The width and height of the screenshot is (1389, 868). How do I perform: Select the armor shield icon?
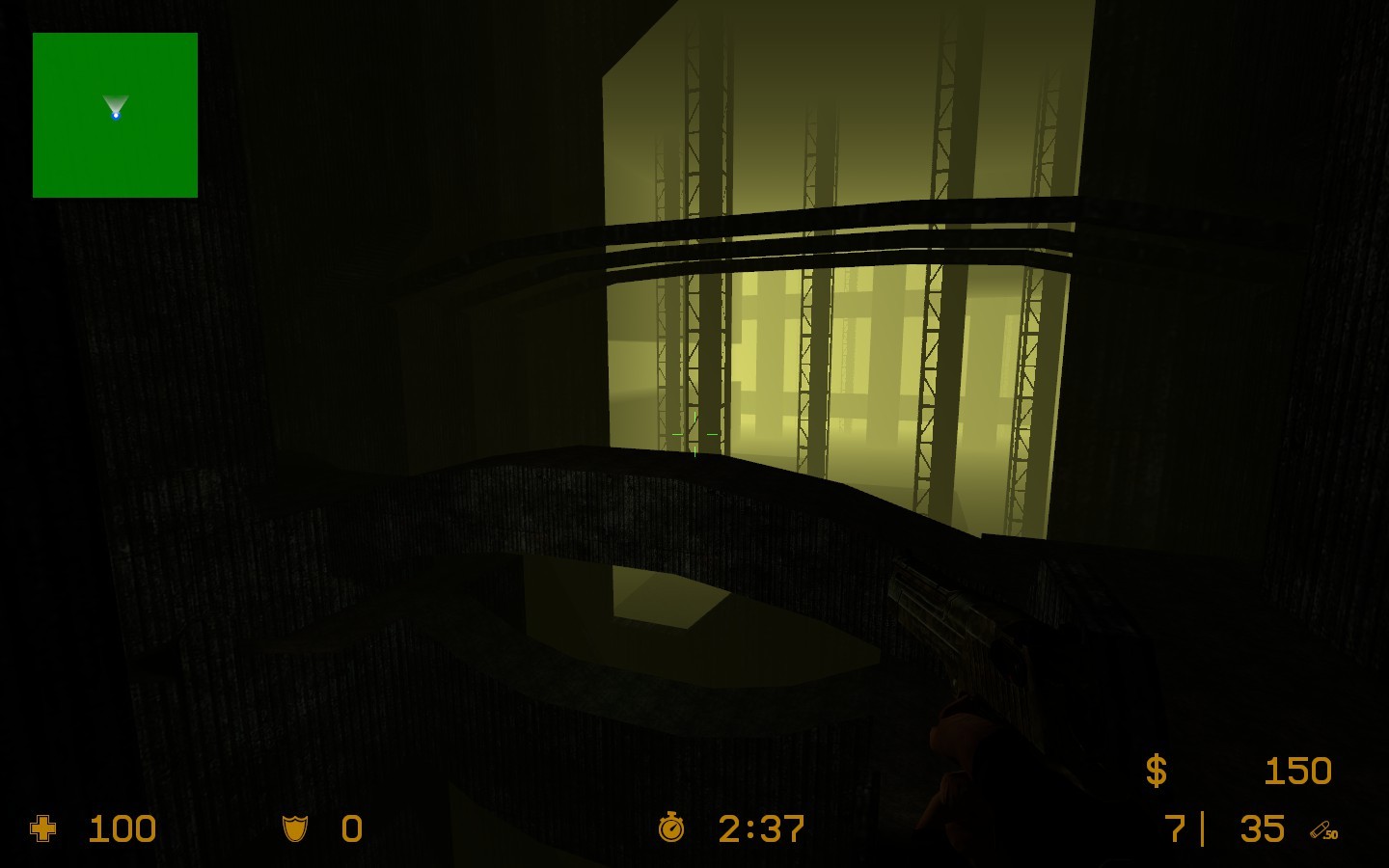(295, 828)
